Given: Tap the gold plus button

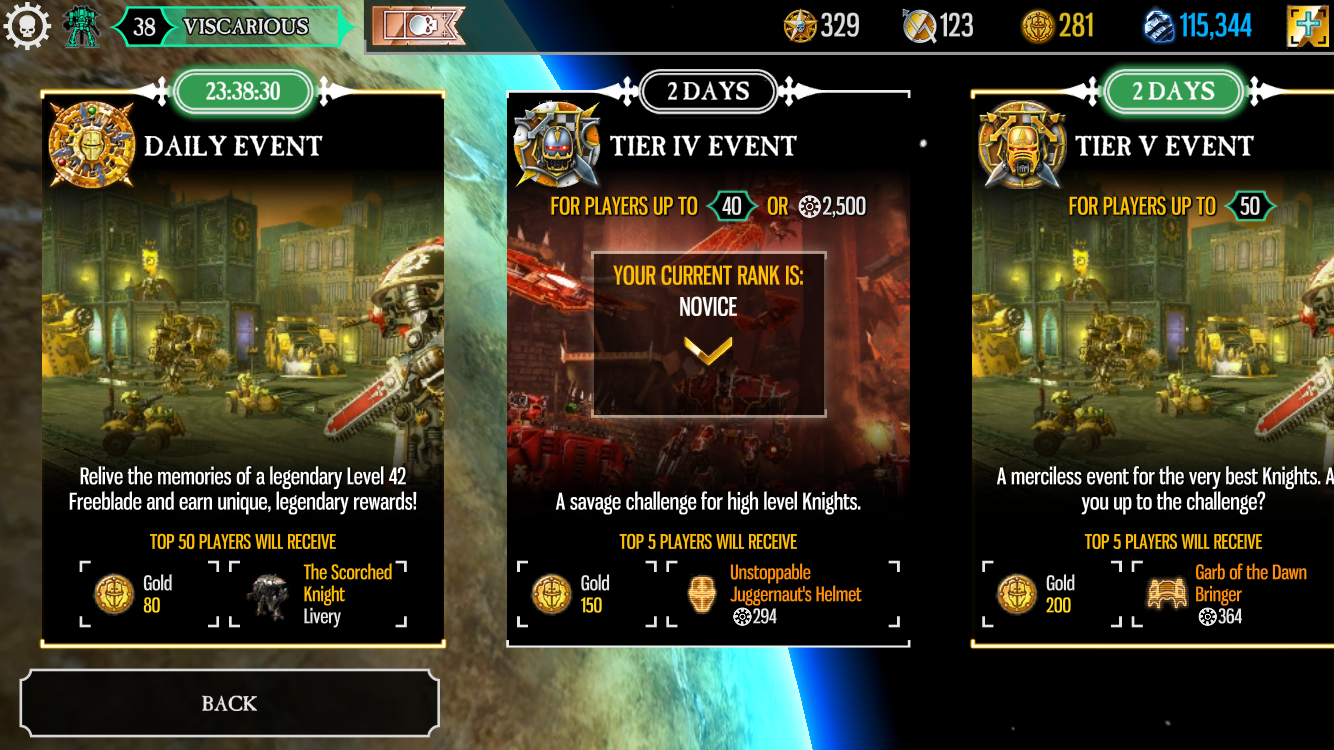Looking at the screenshot, I should tap(1308, 27).
